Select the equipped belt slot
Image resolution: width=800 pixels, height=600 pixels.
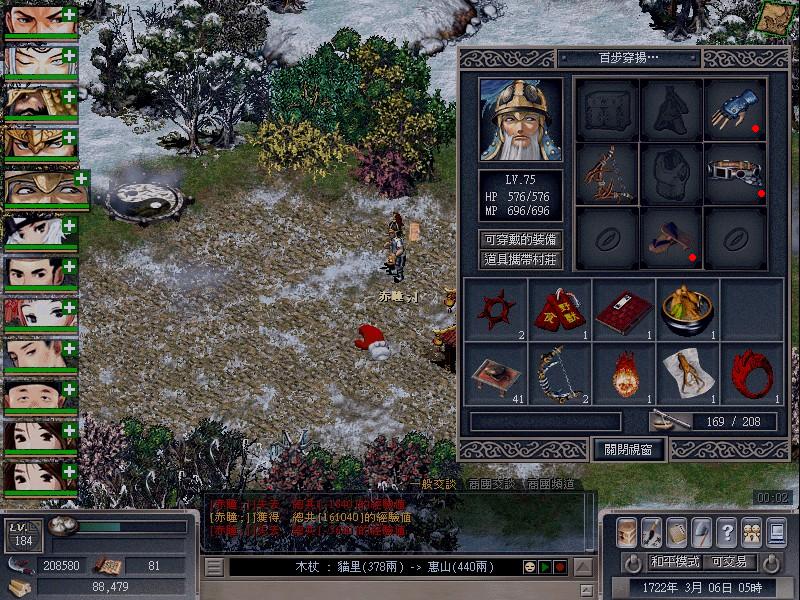tap(735, 173)
